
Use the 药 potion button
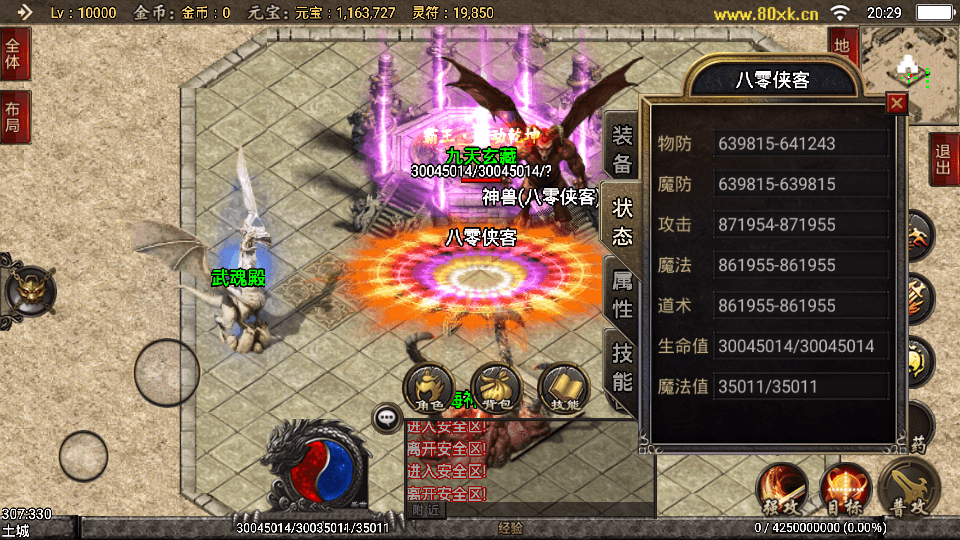[916, 440]
